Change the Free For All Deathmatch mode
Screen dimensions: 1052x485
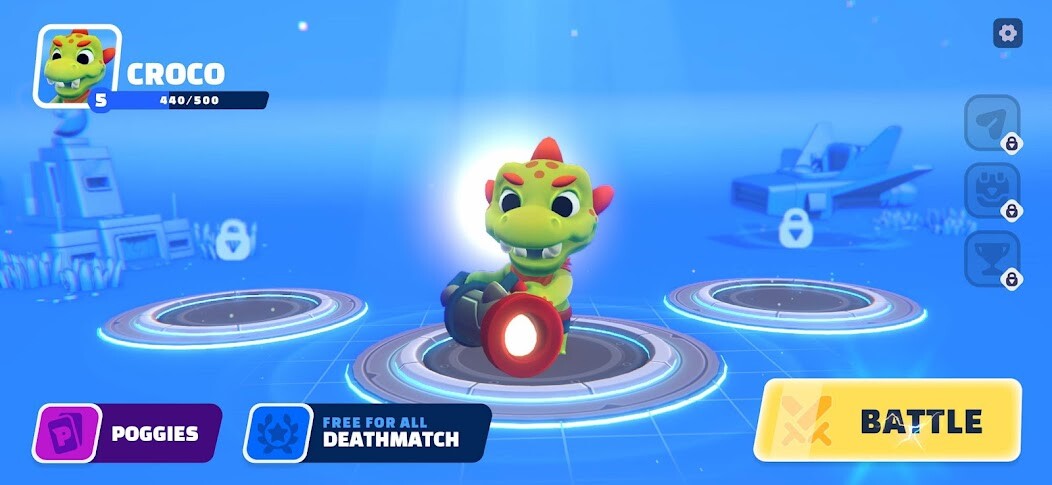click(x=367, y=433)
